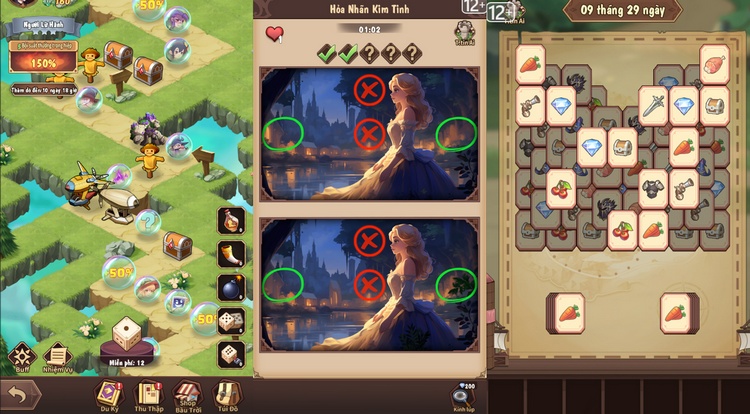Go back with the return arrow button
This screenshot has width=750, height=414.
click(19, 394)
